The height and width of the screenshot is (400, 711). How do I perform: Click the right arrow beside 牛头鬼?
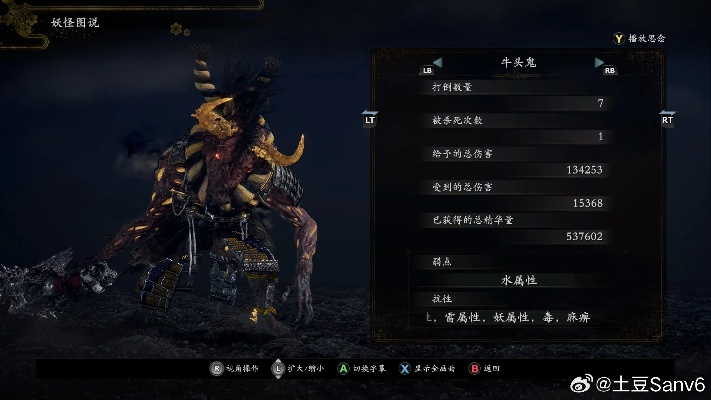click(599, 62)
